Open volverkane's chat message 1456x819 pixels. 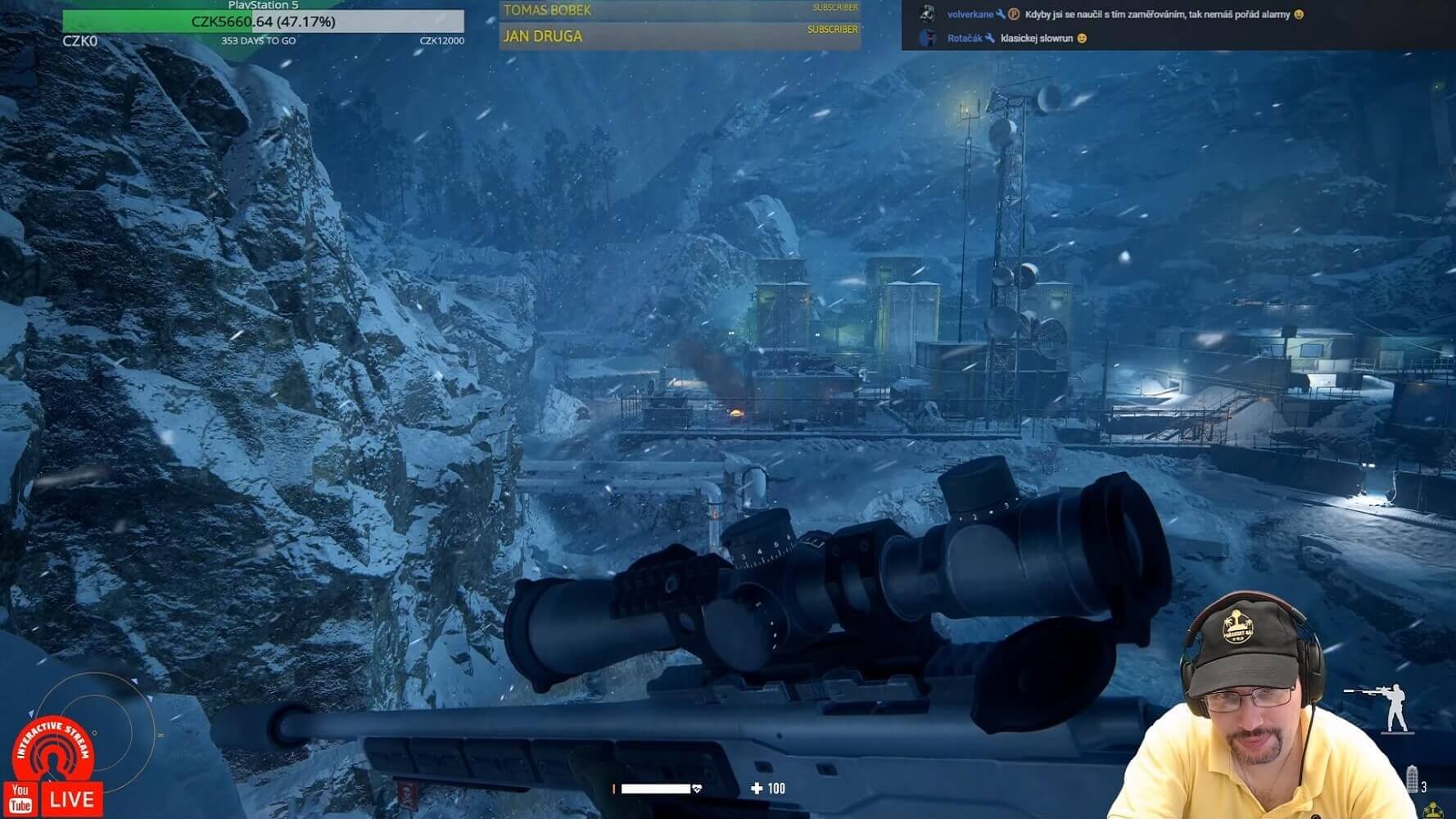1156,14
